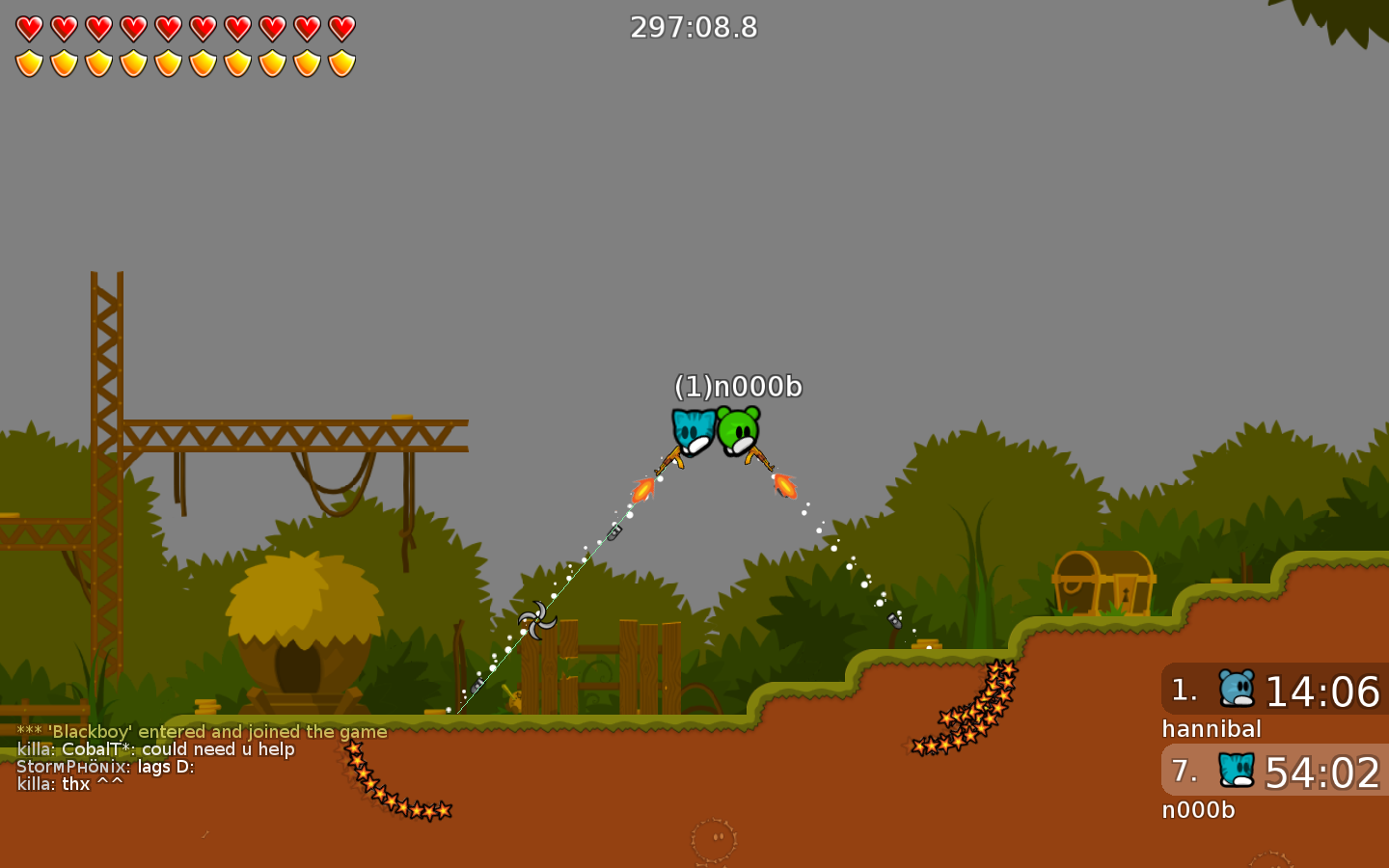Select the green tee character
The width and height of the screenshot is (1389, 868).
pyautogui.click(x=739, y=431)
